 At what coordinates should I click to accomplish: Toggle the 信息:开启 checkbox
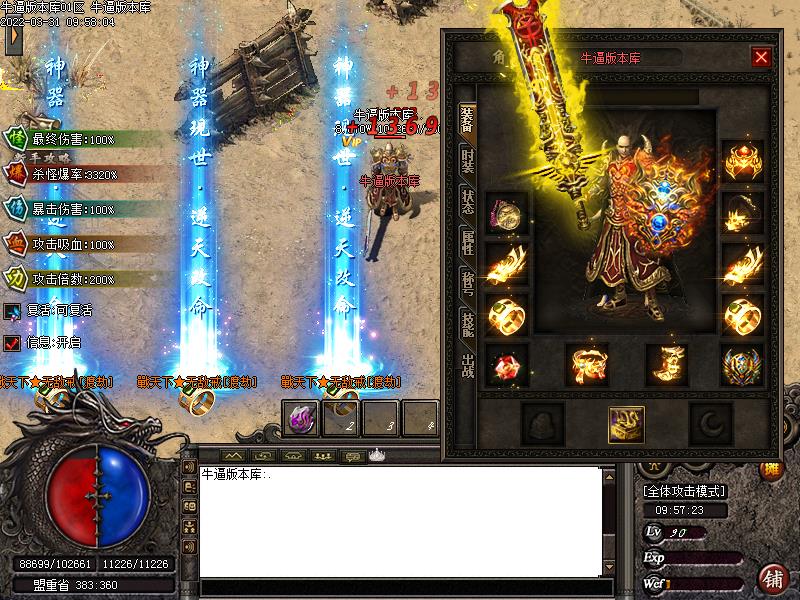coord(12,342)
